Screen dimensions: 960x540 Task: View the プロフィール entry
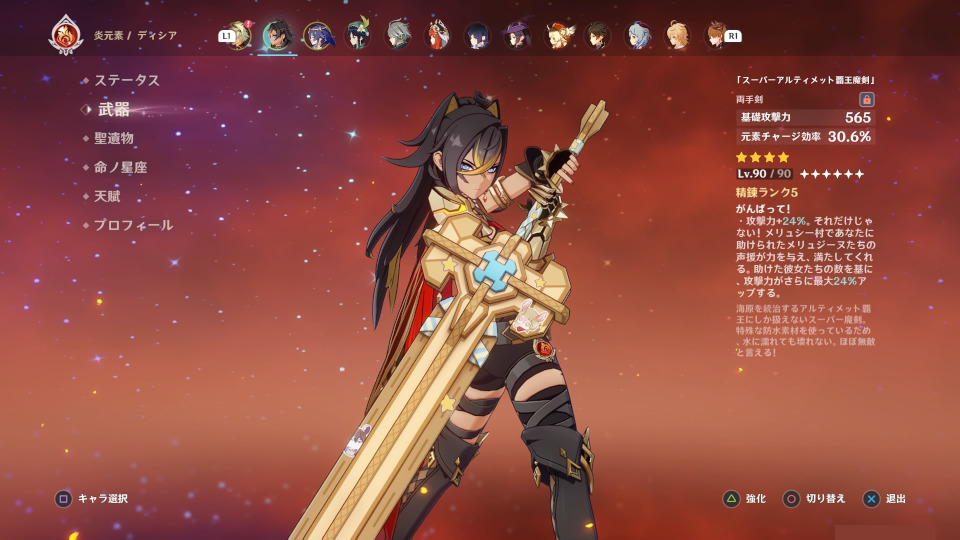point(133,225)
